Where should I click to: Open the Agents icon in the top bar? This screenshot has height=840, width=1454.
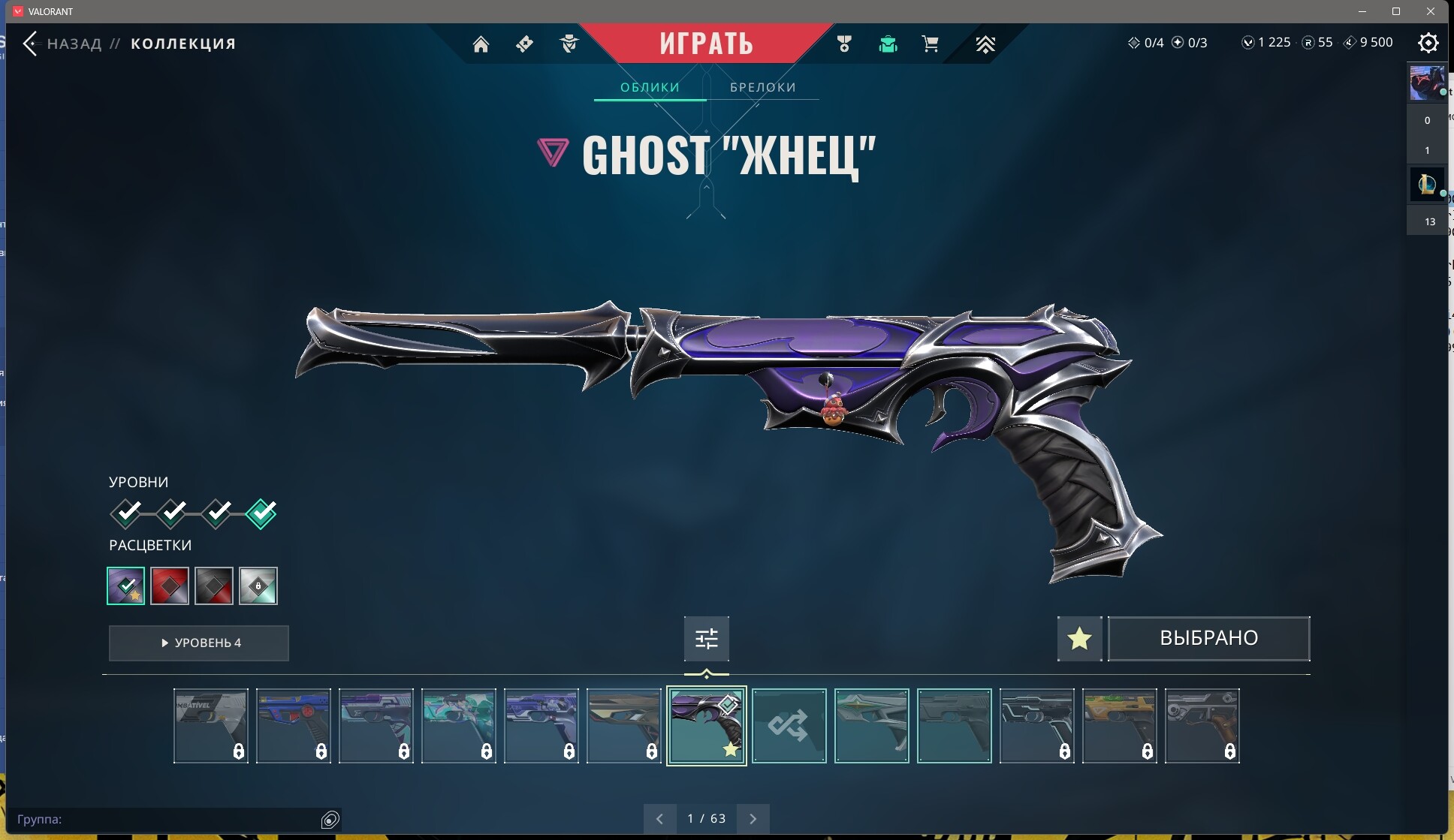[569, 44]
